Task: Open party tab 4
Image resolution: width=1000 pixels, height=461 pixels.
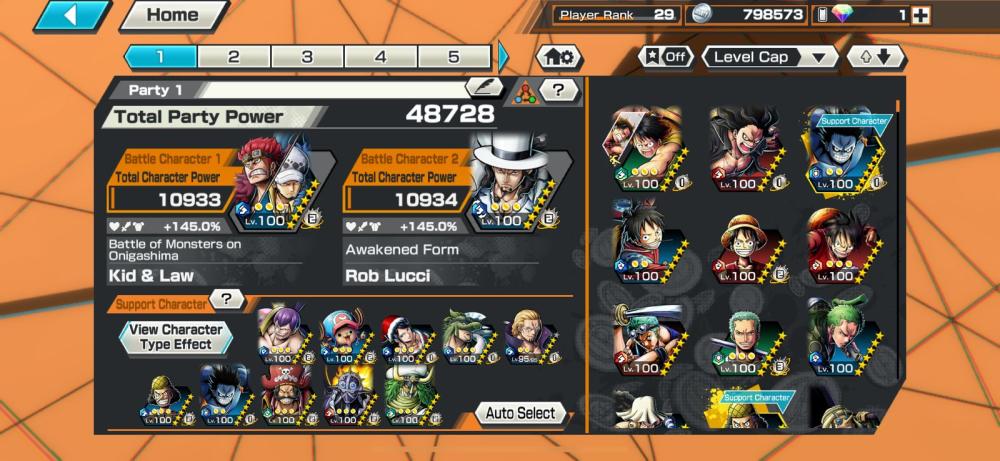Action: [380, 57]
